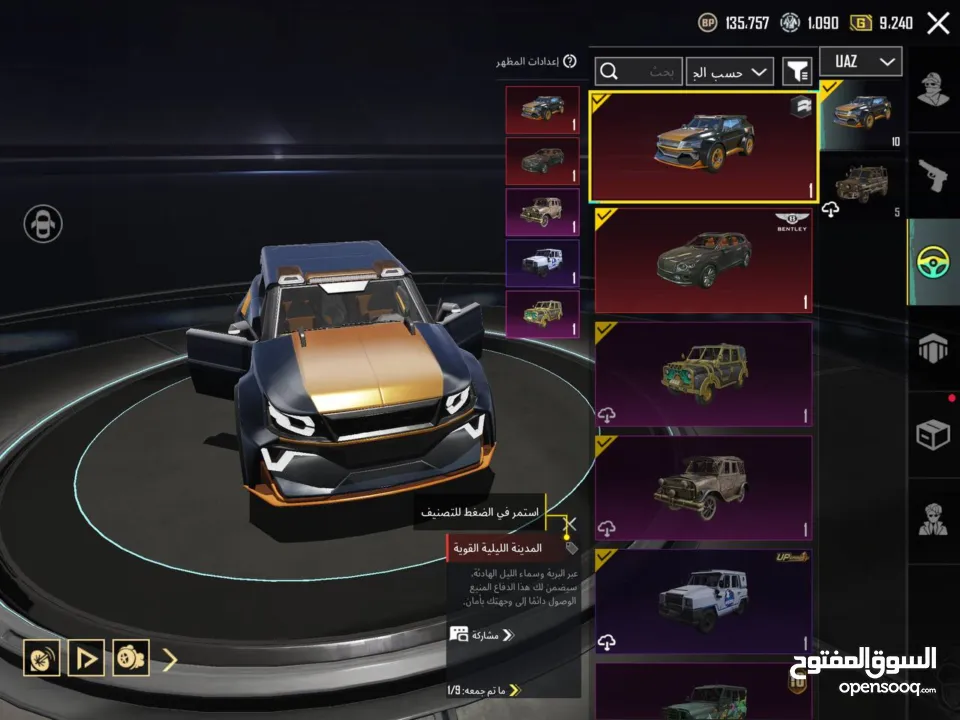Image resolution: width=960 pixels, height=720 pixels.
Task: Click the filter funnel button
Action: pos(797,71)
